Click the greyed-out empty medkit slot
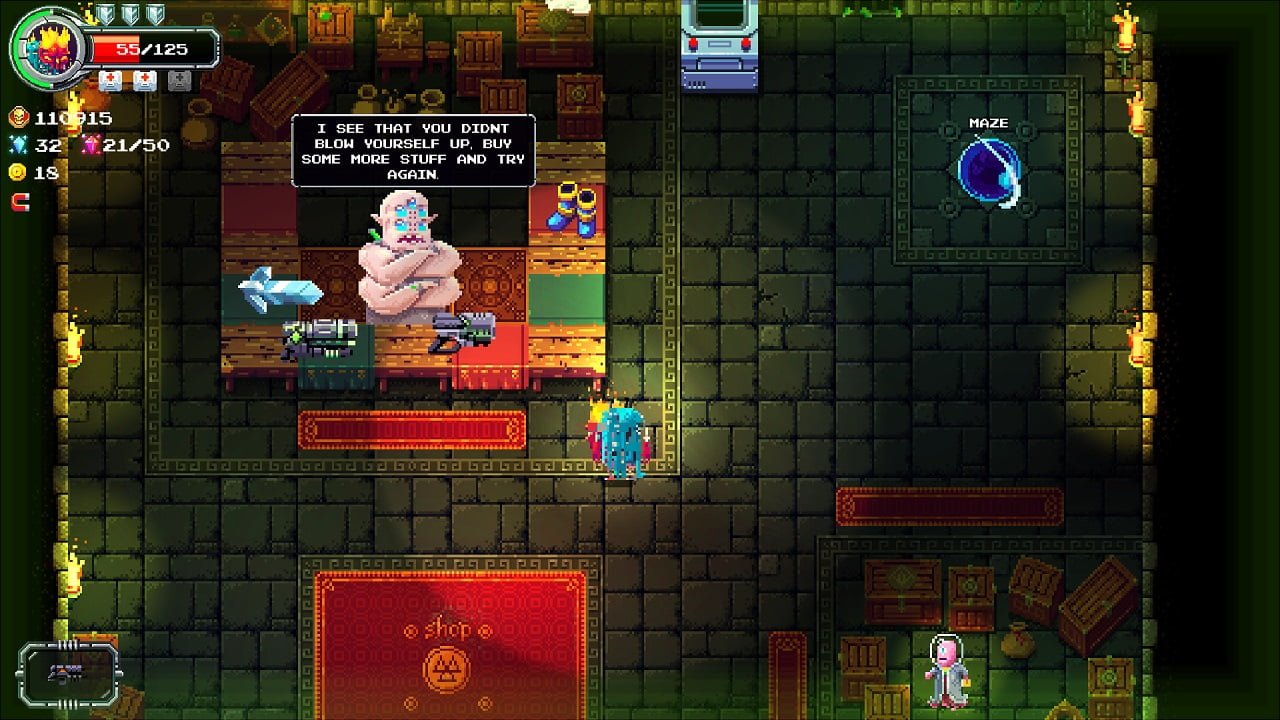The image size is (1280, 720). pyautogui.click(x=179, y=81)
